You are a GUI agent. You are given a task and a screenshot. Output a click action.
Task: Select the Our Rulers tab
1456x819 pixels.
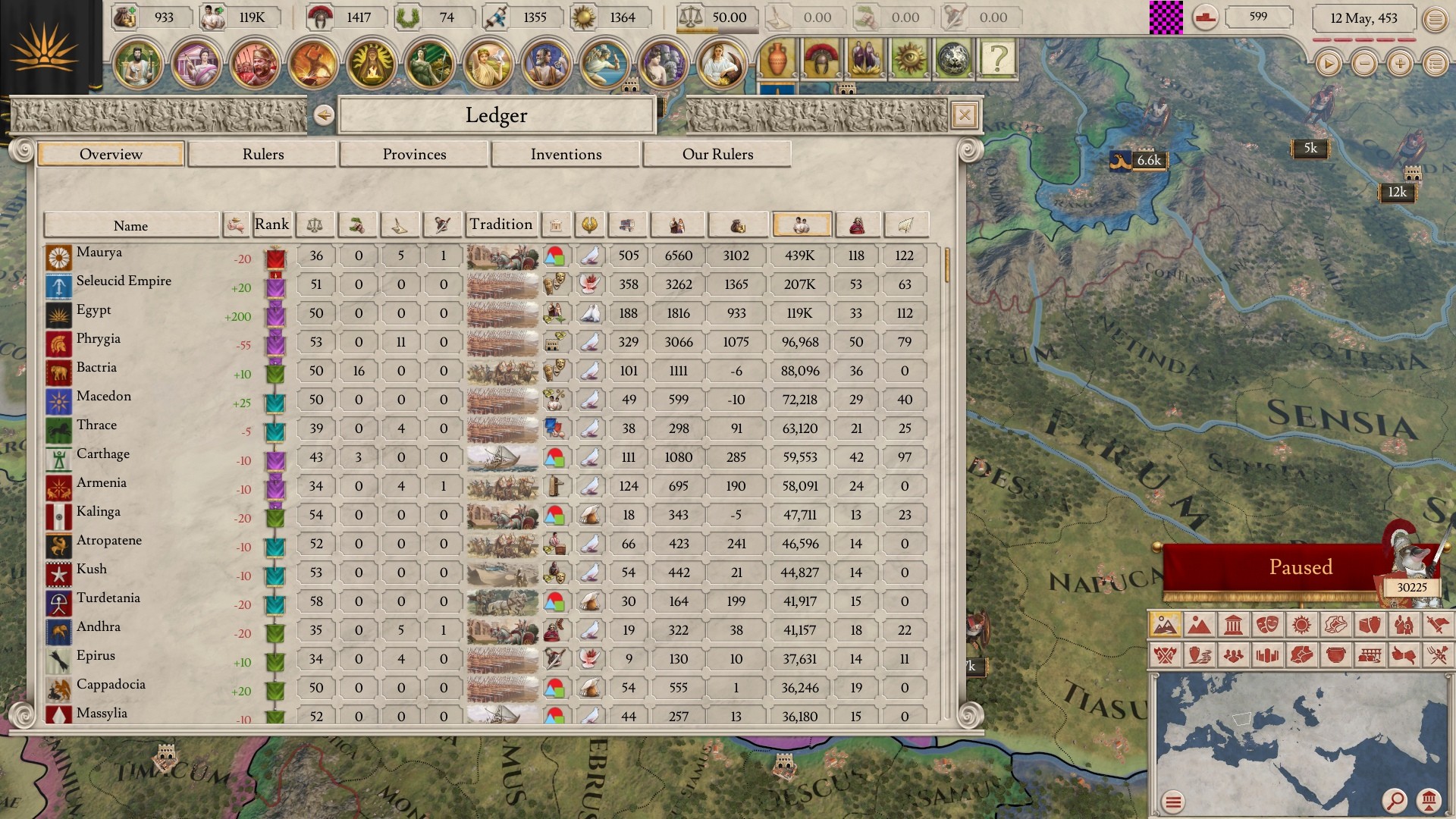point(717,154)
